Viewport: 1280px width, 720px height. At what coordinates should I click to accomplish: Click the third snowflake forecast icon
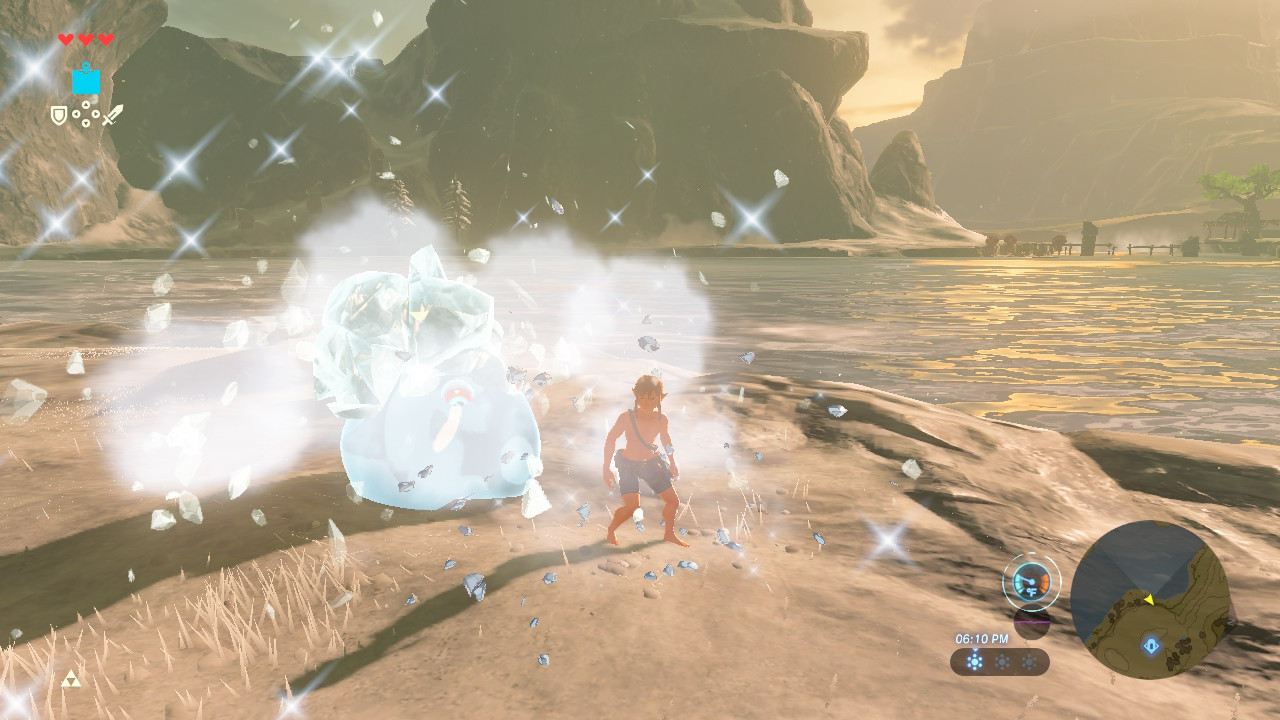pyautogui.click(x=1027, y=662)
